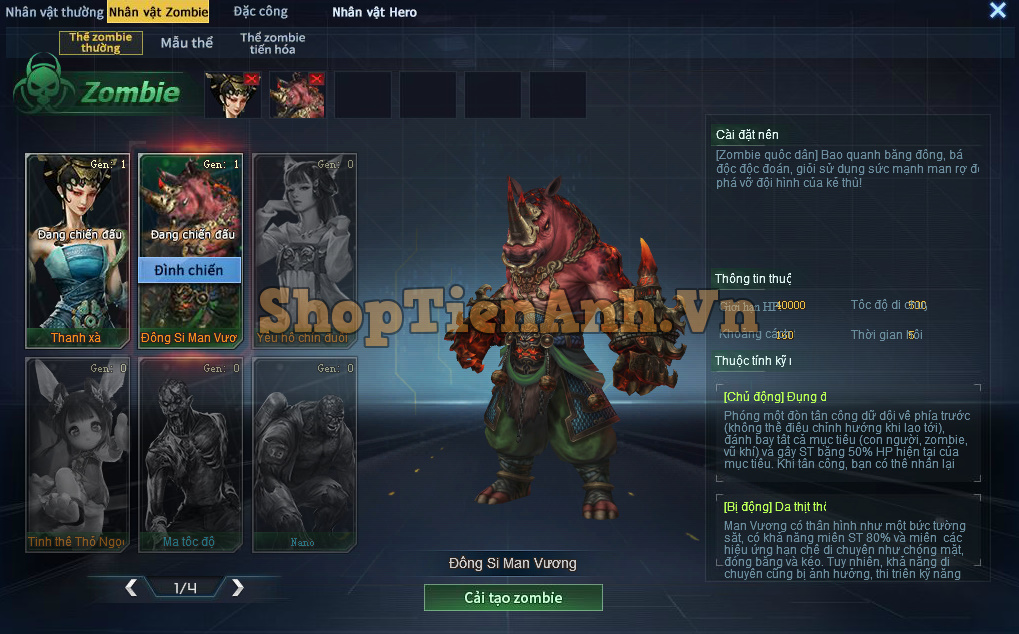Click the Cải tạo zombie button
The height and width of the screenshot is (634, 1019).
(513, 598)
